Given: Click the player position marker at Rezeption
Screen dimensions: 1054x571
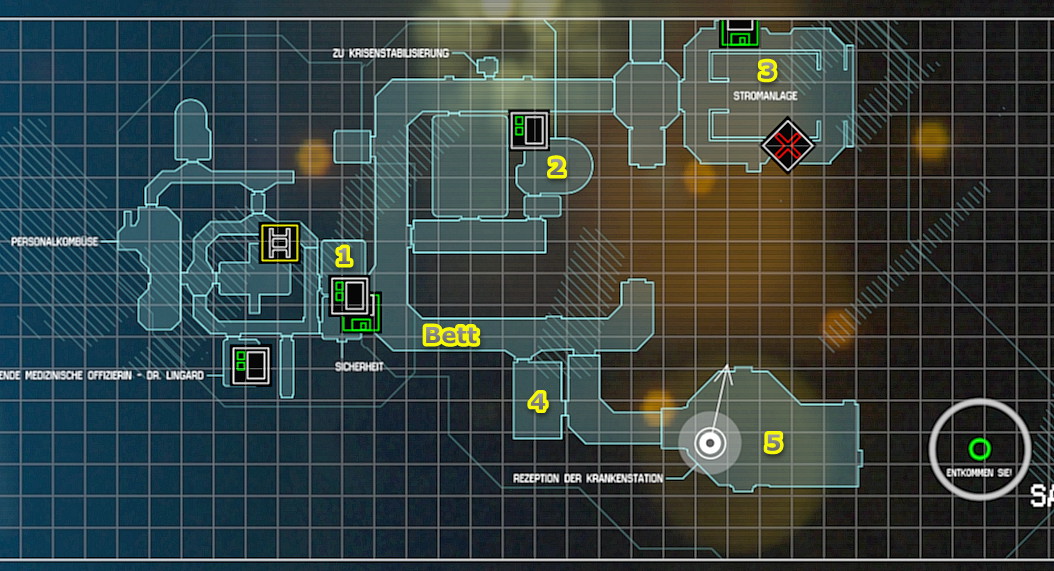Looking at the screenshot, I should (x=710, y=443).
